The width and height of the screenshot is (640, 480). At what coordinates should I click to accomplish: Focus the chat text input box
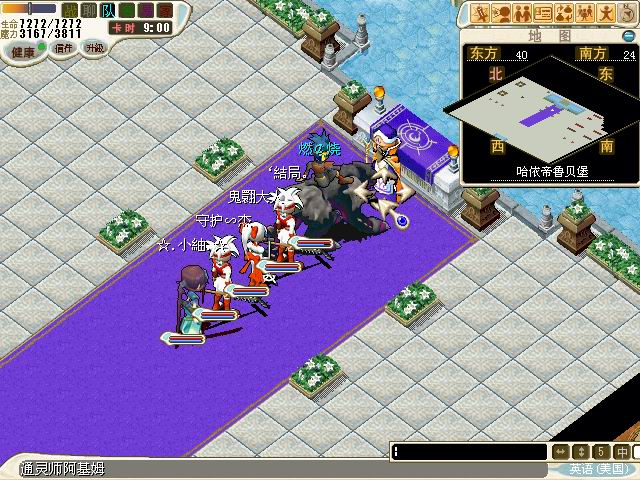tap(470, 452)
